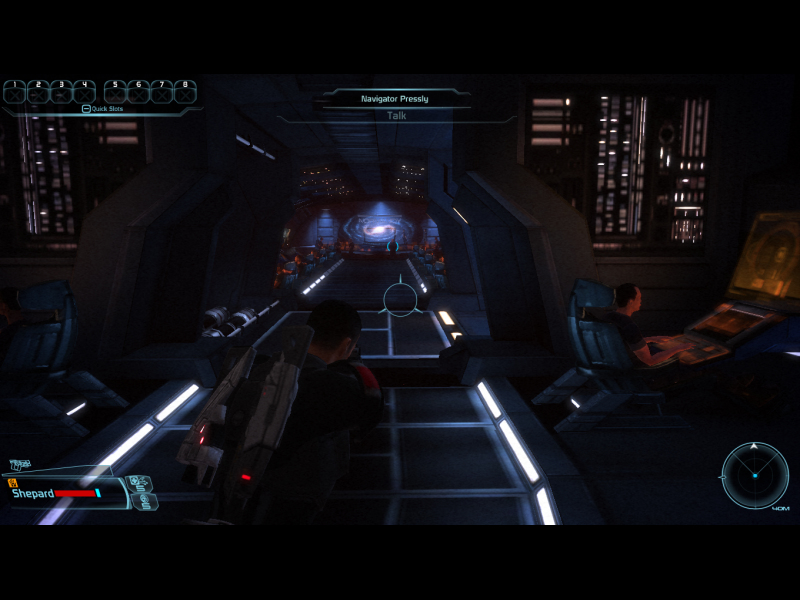
Task: Click the equipped pistol weapon icon
Action: [x=20, y=465]
